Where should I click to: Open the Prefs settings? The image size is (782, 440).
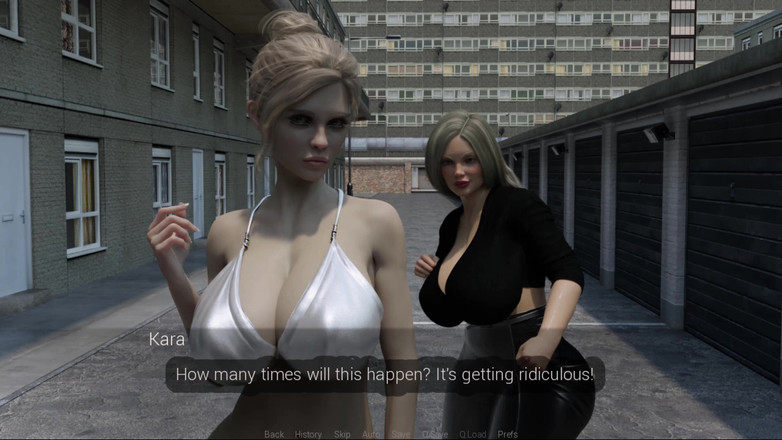pyautogui.click(x=508, y=434)
